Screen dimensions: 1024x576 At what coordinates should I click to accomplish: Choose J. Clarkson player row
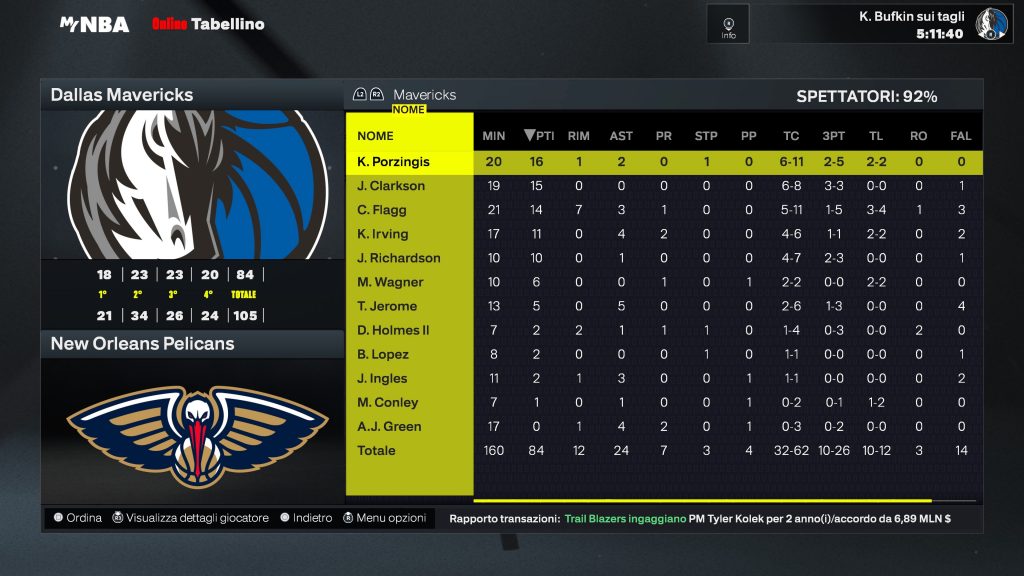(x=391, y=186)
